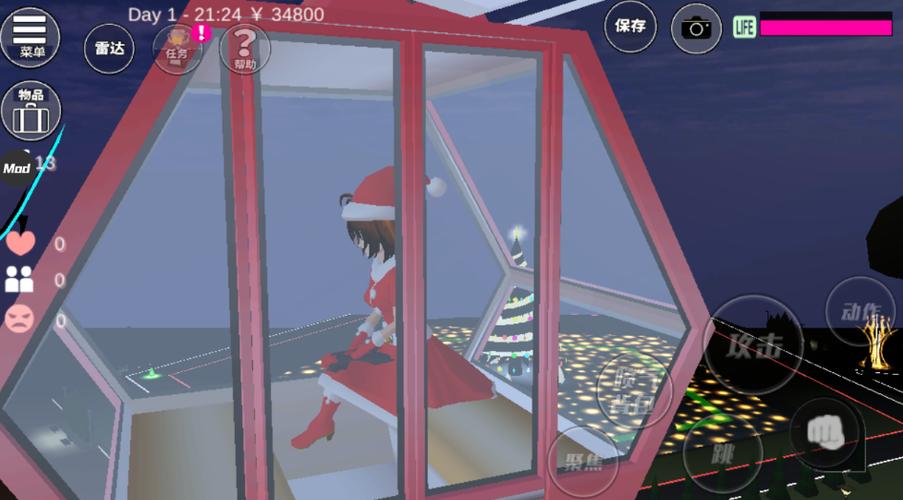This screenshot has width=903, height=500.
Task: Open the 物品 suitcase inventory
Action: [x=30, y=110]
